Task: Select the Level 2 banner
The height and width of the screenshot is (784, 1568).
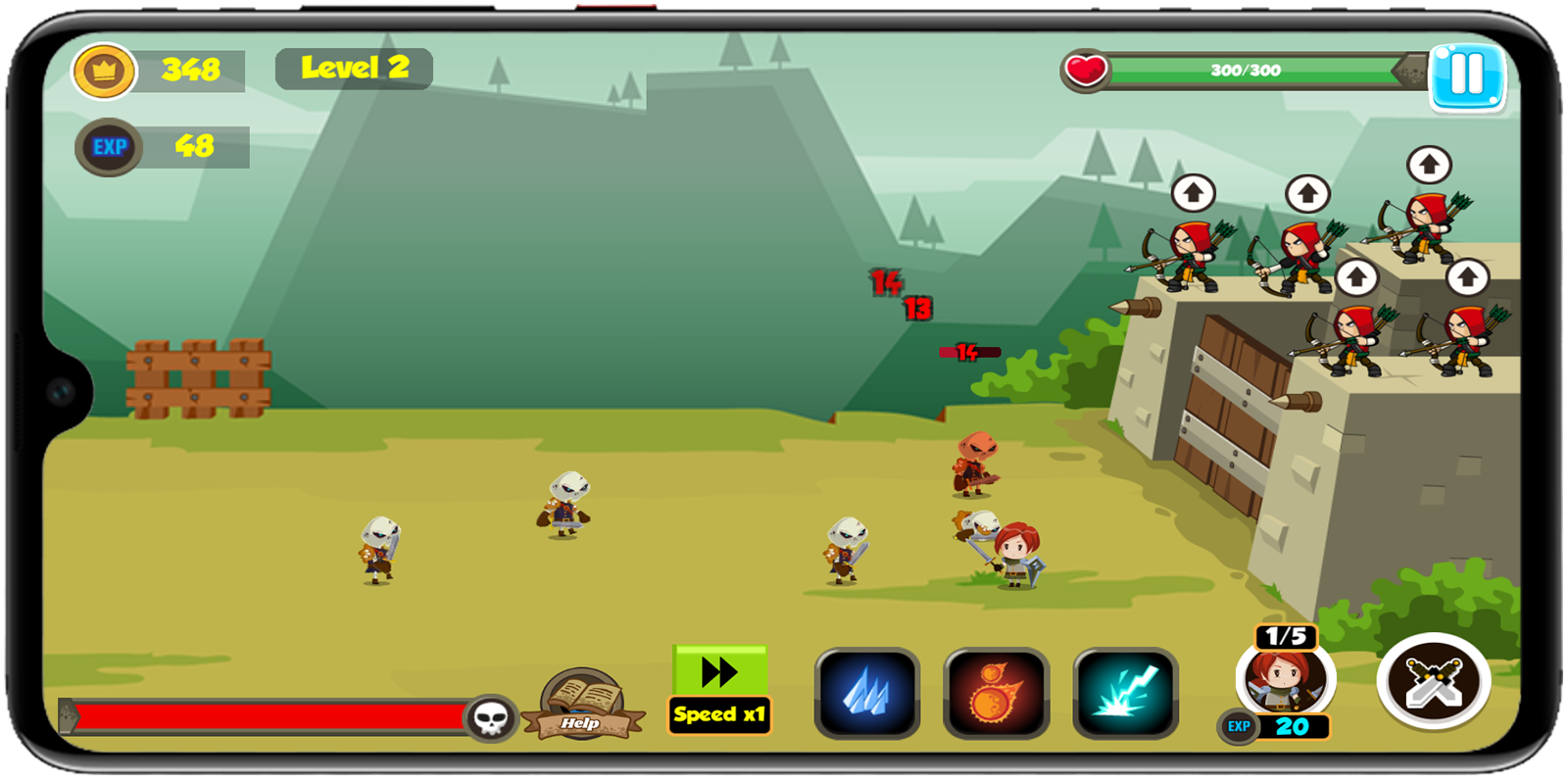Action: pos(354,69)
